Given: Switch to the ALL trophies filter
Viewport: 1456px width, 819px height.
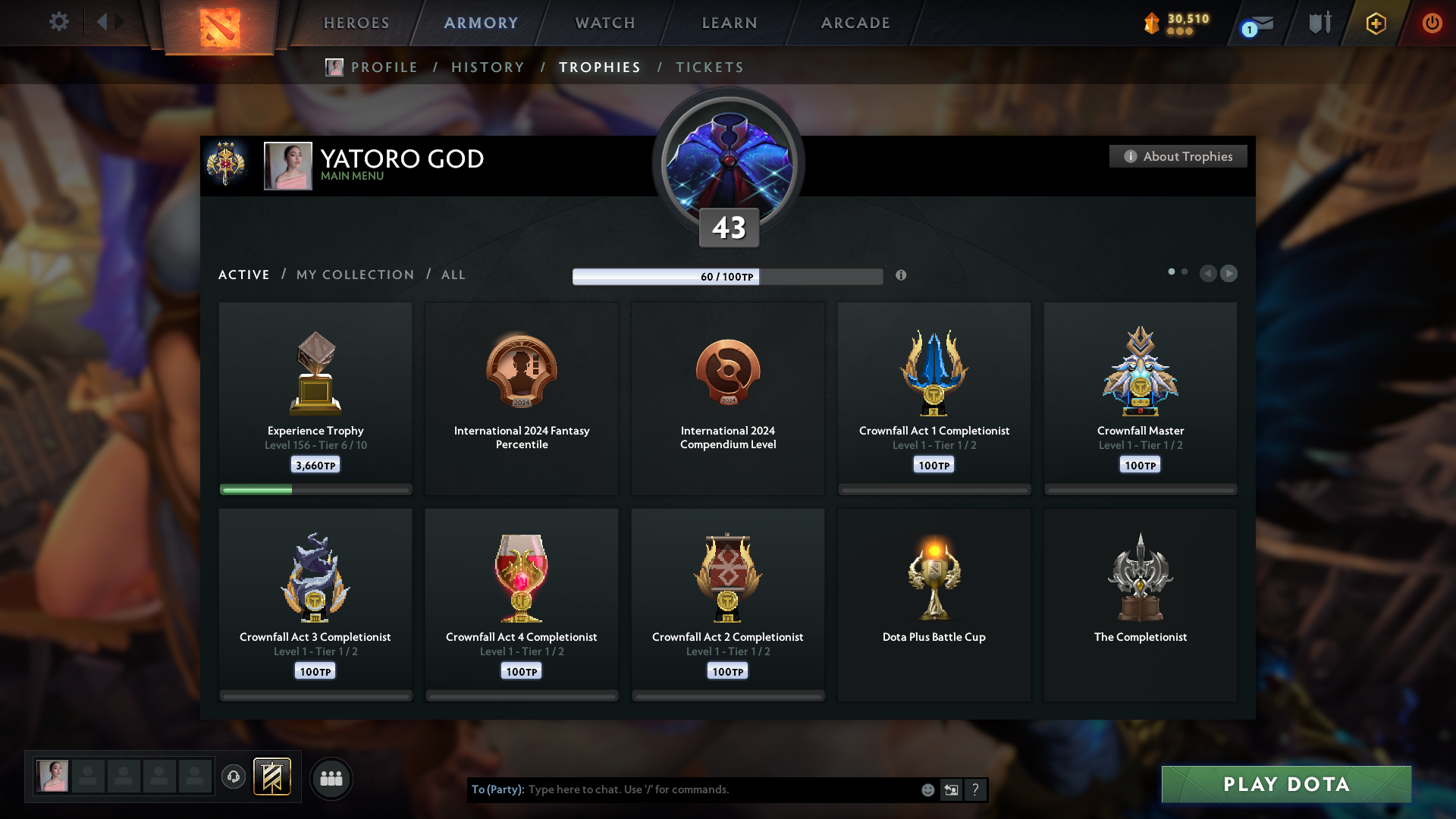Looking at the screenshot, I should point(453,275).
